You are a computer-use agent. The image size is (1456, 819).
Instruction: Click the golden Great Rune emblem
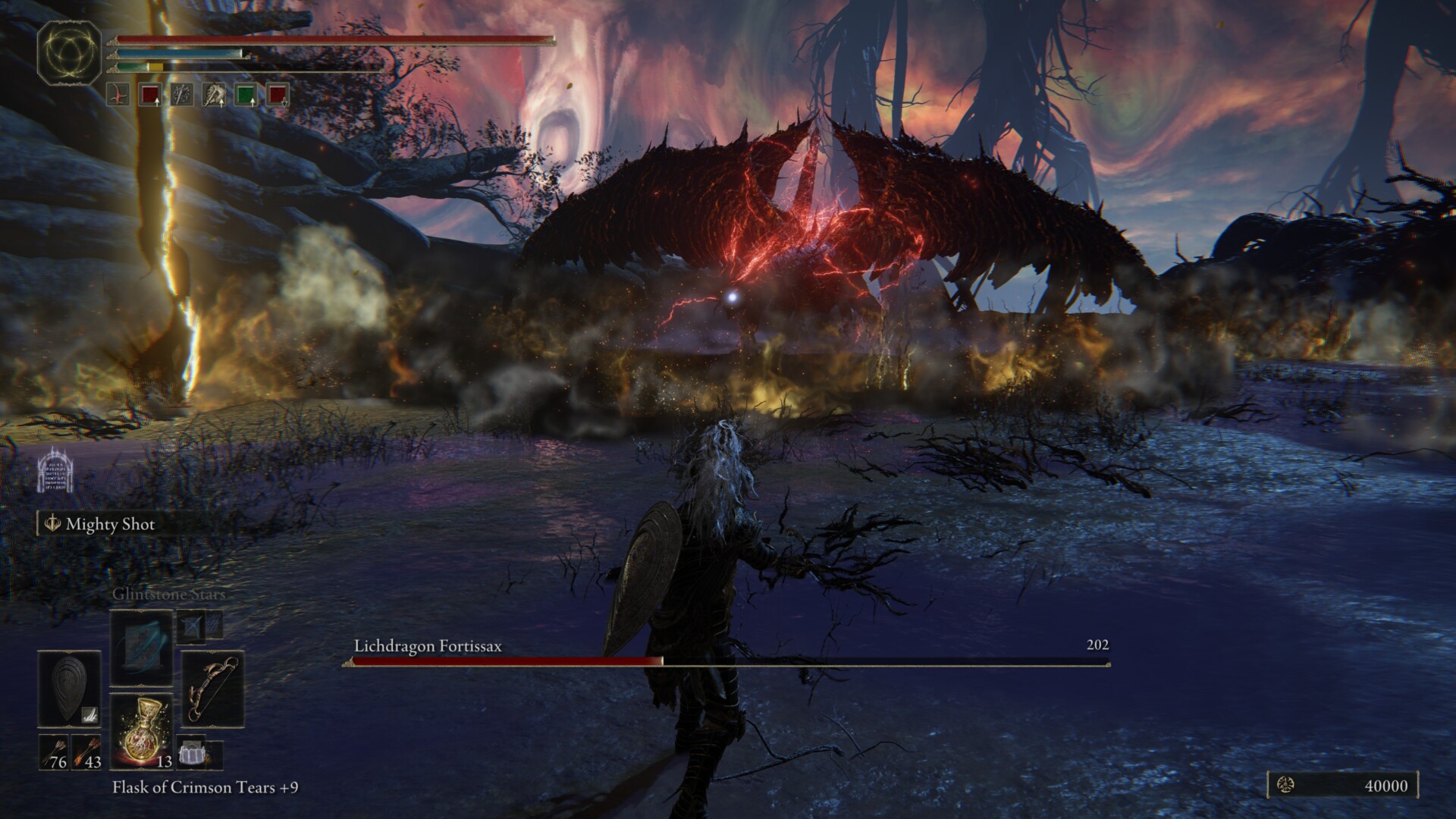(70, 52)
